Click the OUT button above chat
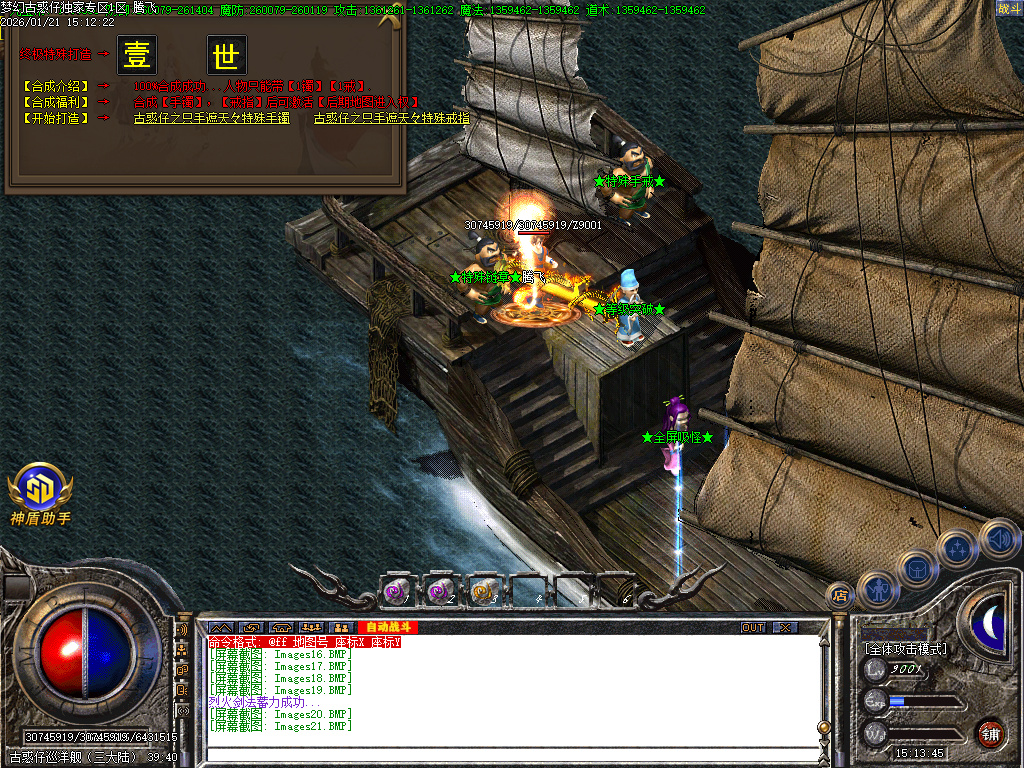The width and height of the screenshot is (1024, 768). [x=753, y=627]
